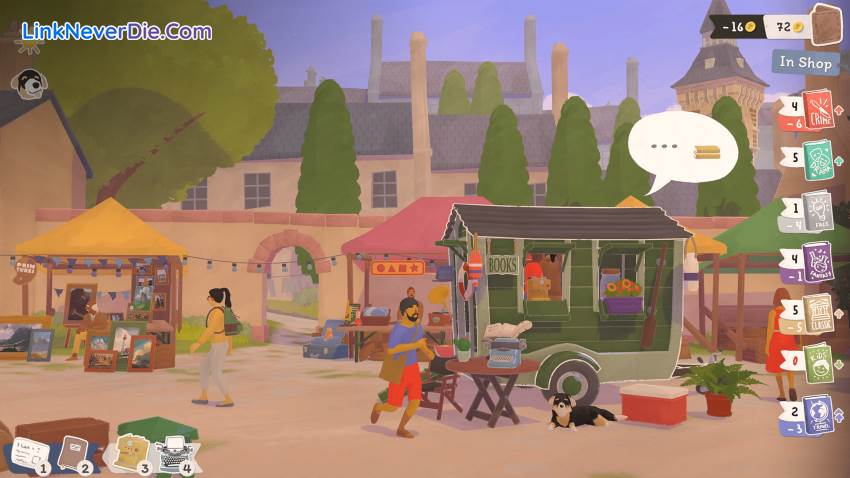This screenshot has height=478, width=850.
Task: Click the In Shop label
Action: 806,62
